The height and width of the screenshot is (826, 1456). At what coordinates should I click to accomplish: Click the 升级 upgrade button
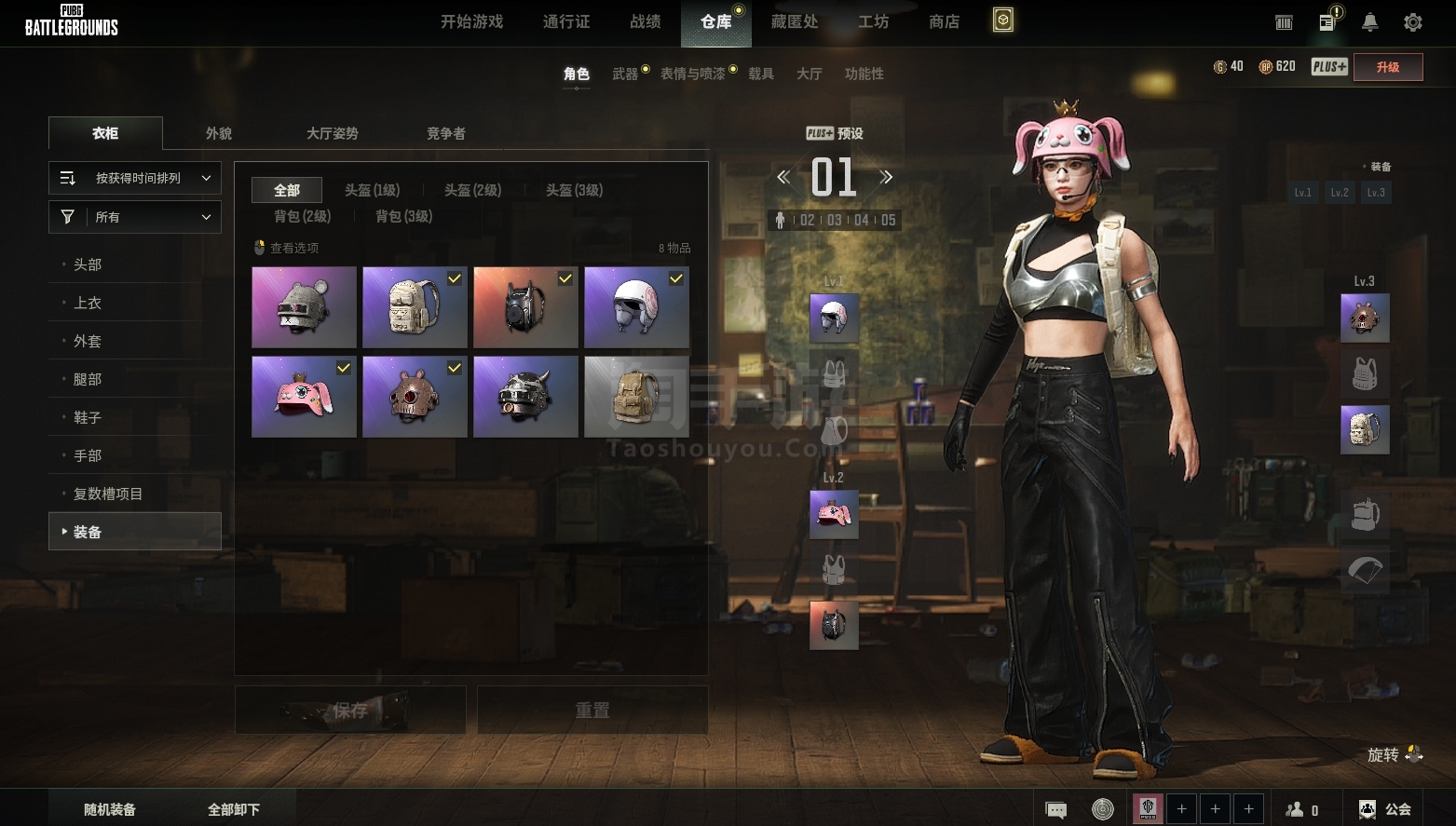tap(1387, 67)
